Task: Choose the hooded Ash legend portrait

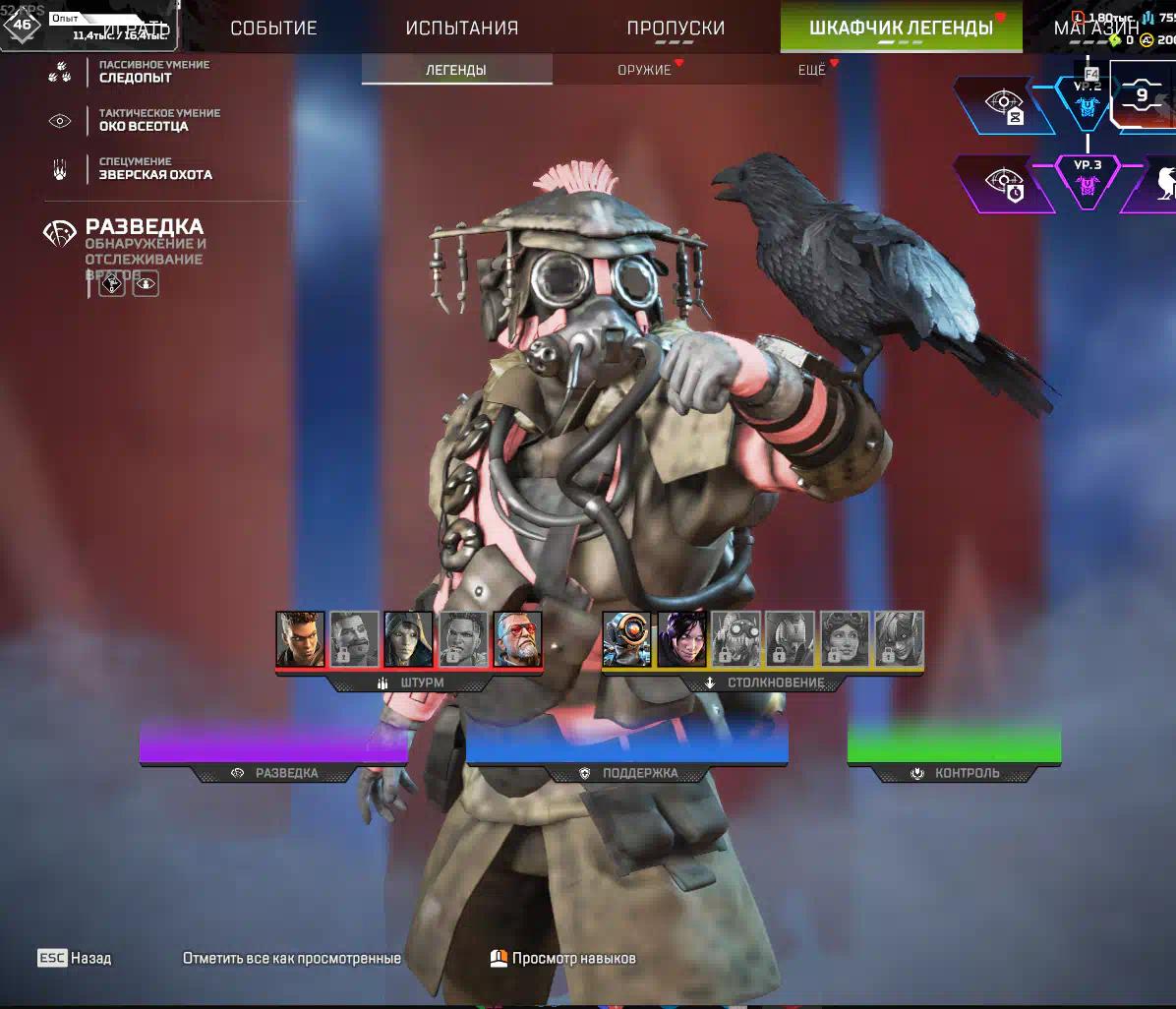Action: (408, 638)
